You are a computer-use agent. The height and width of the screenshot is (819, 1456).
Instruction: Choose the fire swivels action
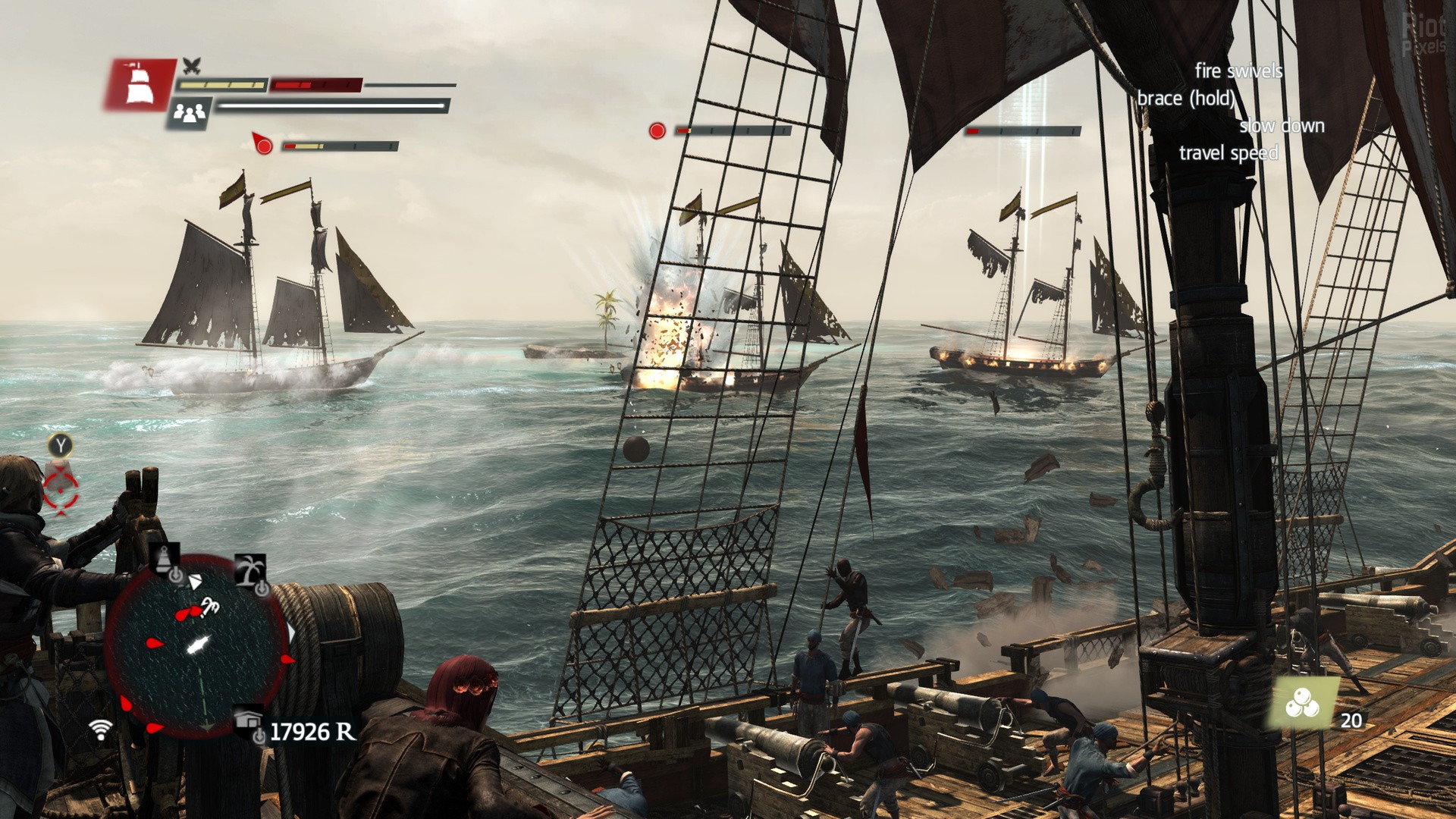coord(1238,71)
